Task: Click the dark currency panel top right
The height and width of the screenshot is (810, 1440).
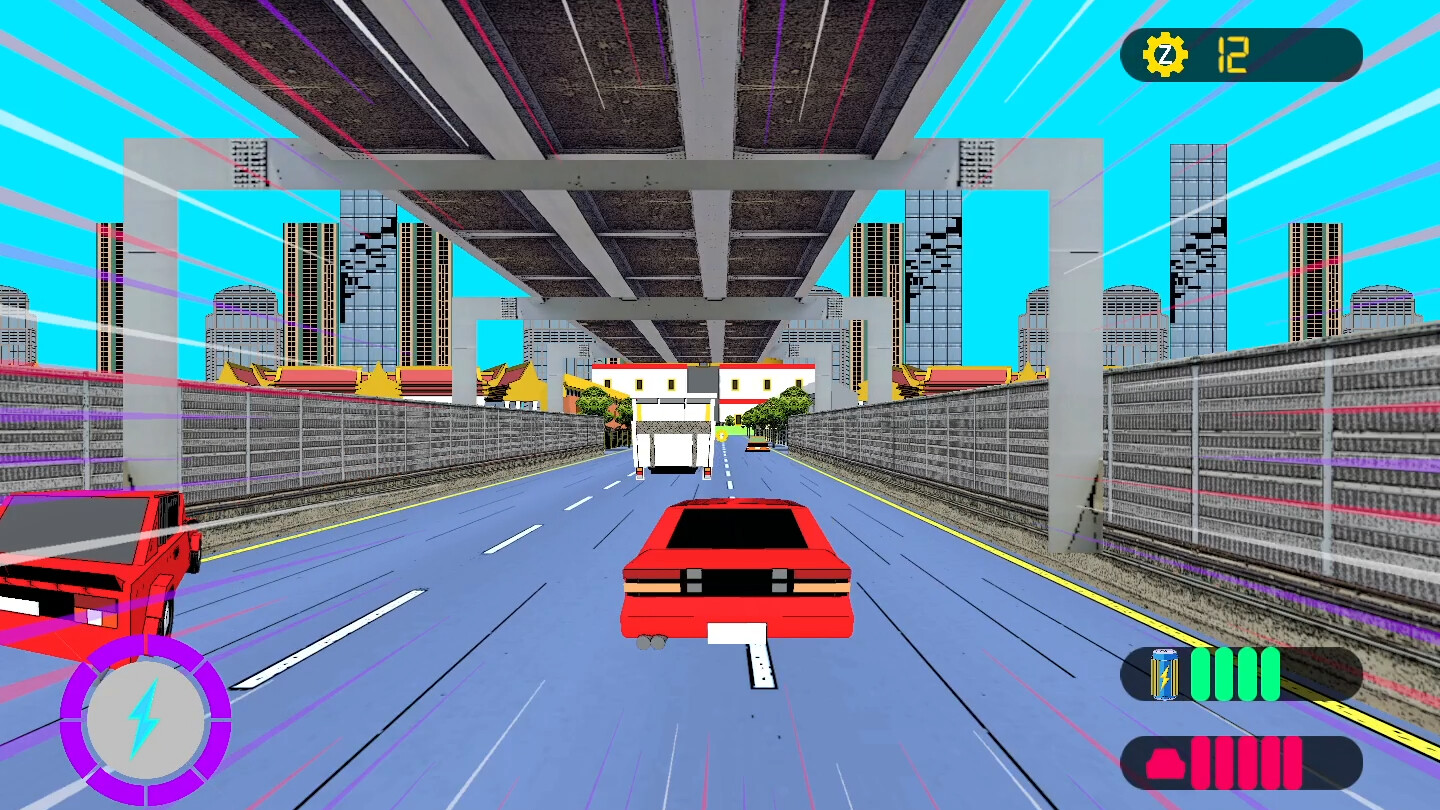Action: point(1240,55)
